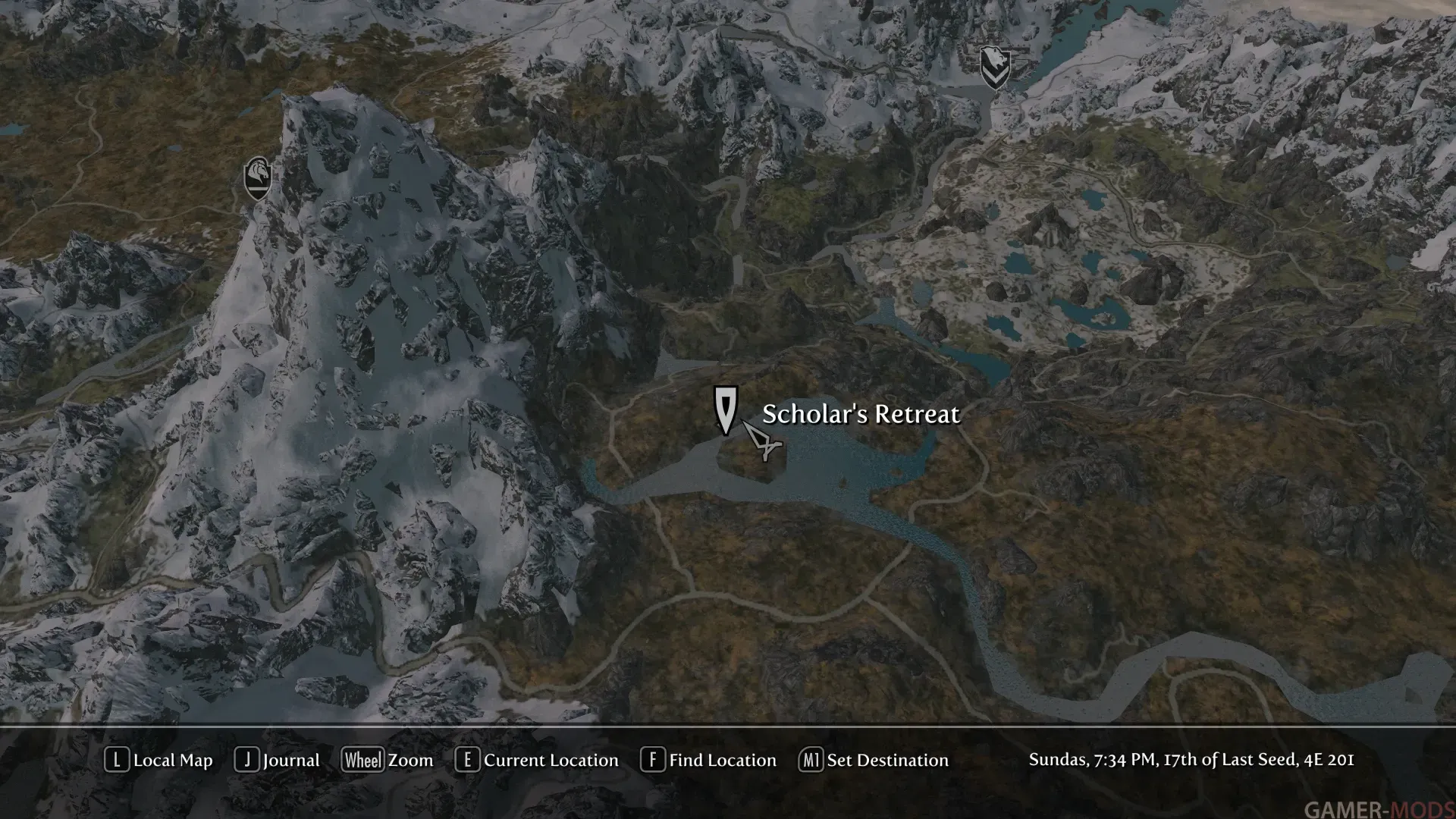The height and width of the screenshot is (819, 1456).
Task: Select the Scholar's Retreat map marker
Action: pos(726,410)
